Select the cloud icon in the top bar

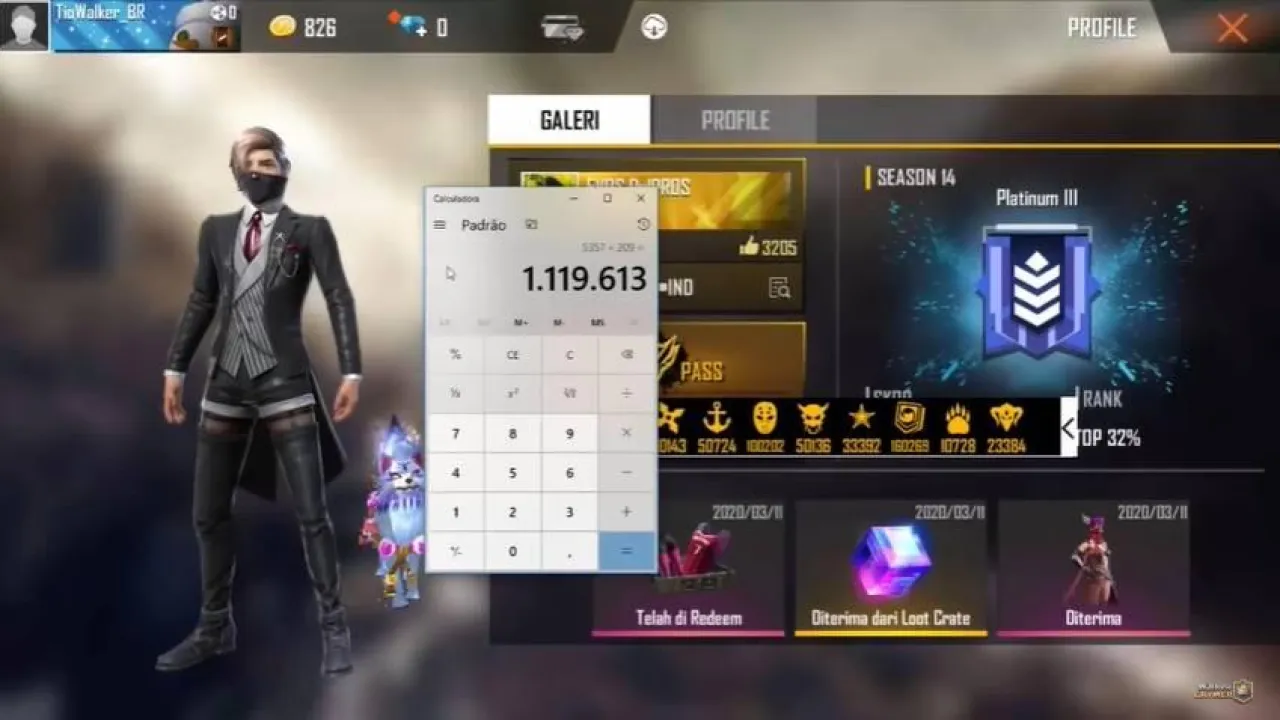tap(654, 27)
